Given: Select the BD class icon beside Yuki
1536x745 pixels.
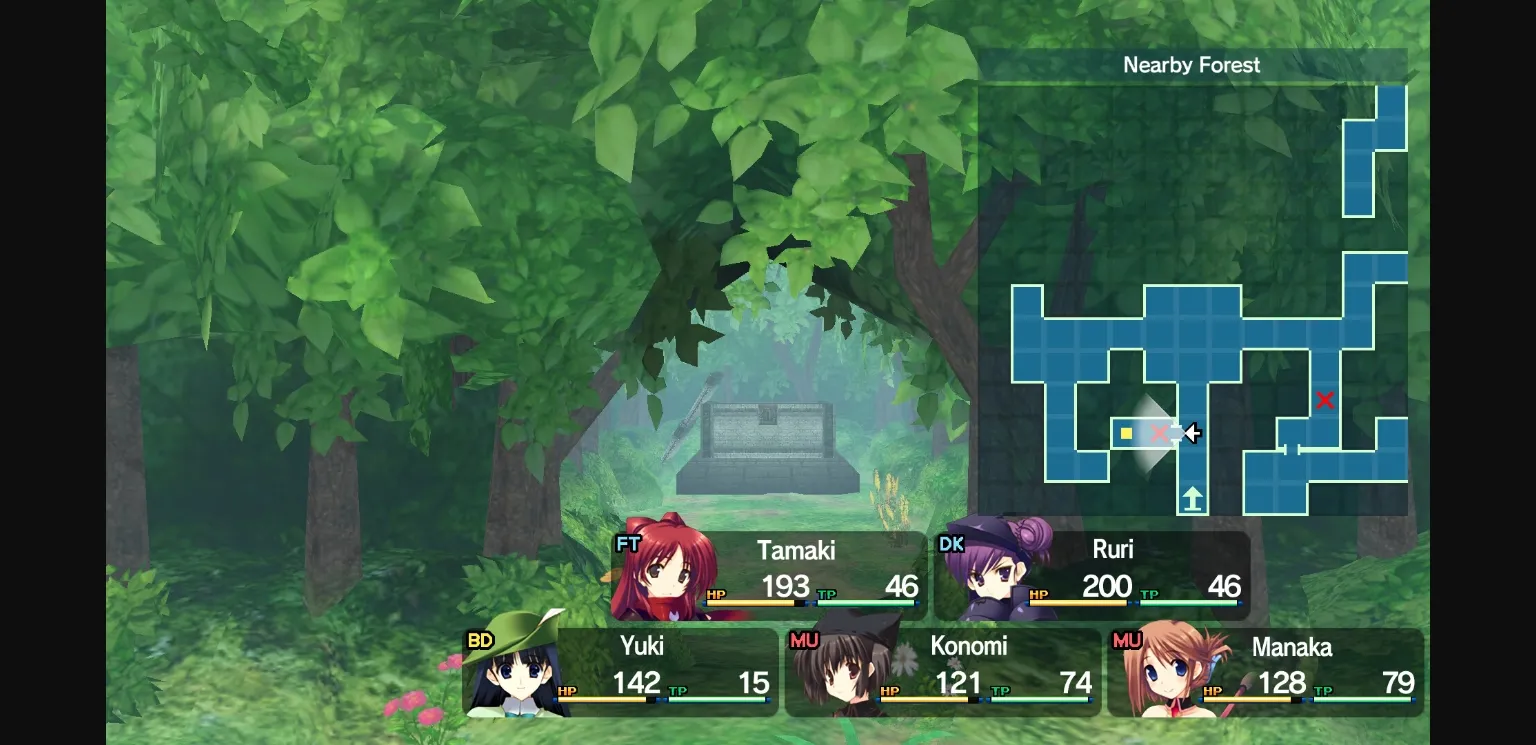Looking at the screenshot, I should 479,639.
